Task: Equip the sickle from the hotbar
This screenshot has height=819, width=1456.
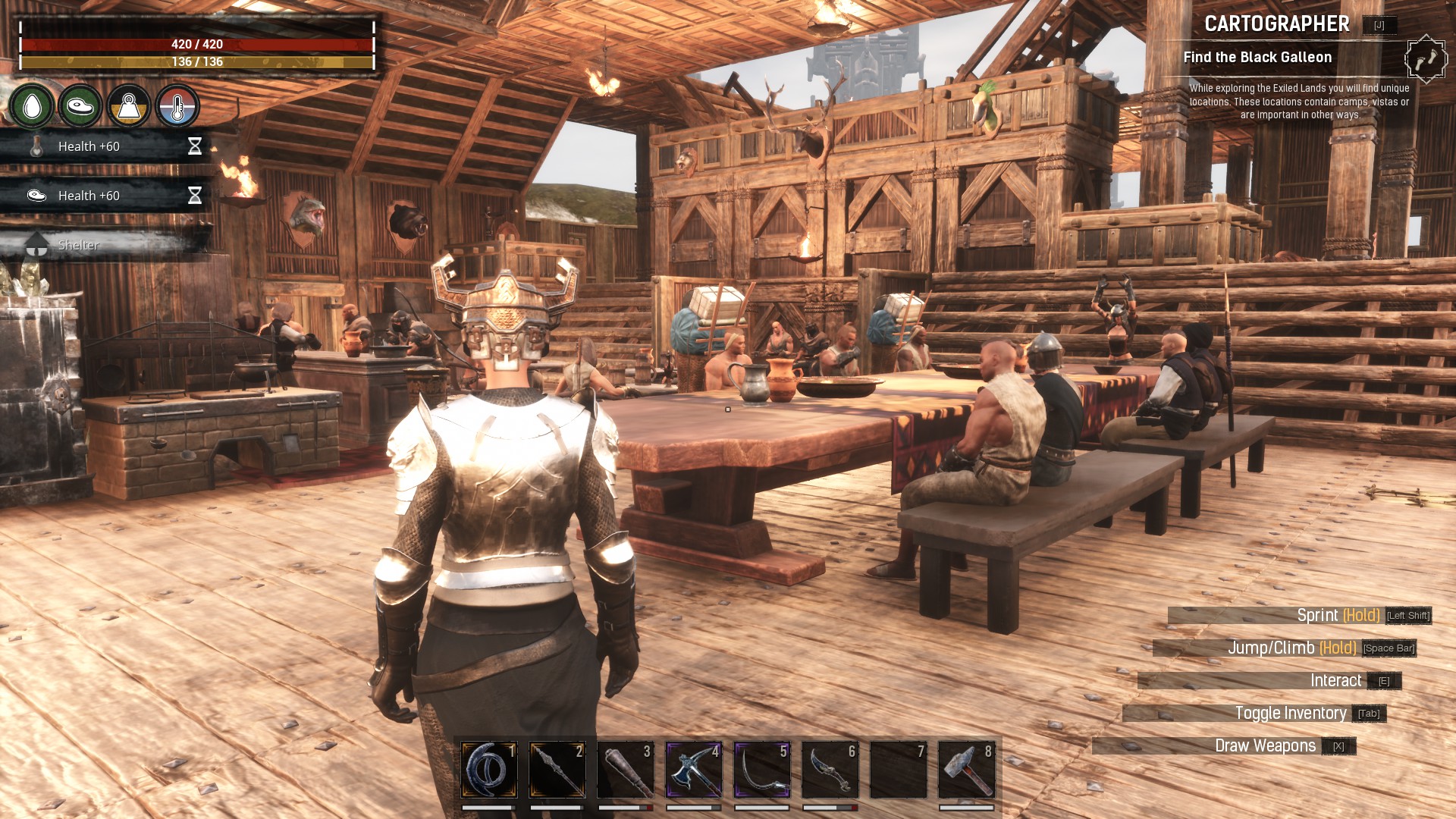Action: [x=762, y=770]
